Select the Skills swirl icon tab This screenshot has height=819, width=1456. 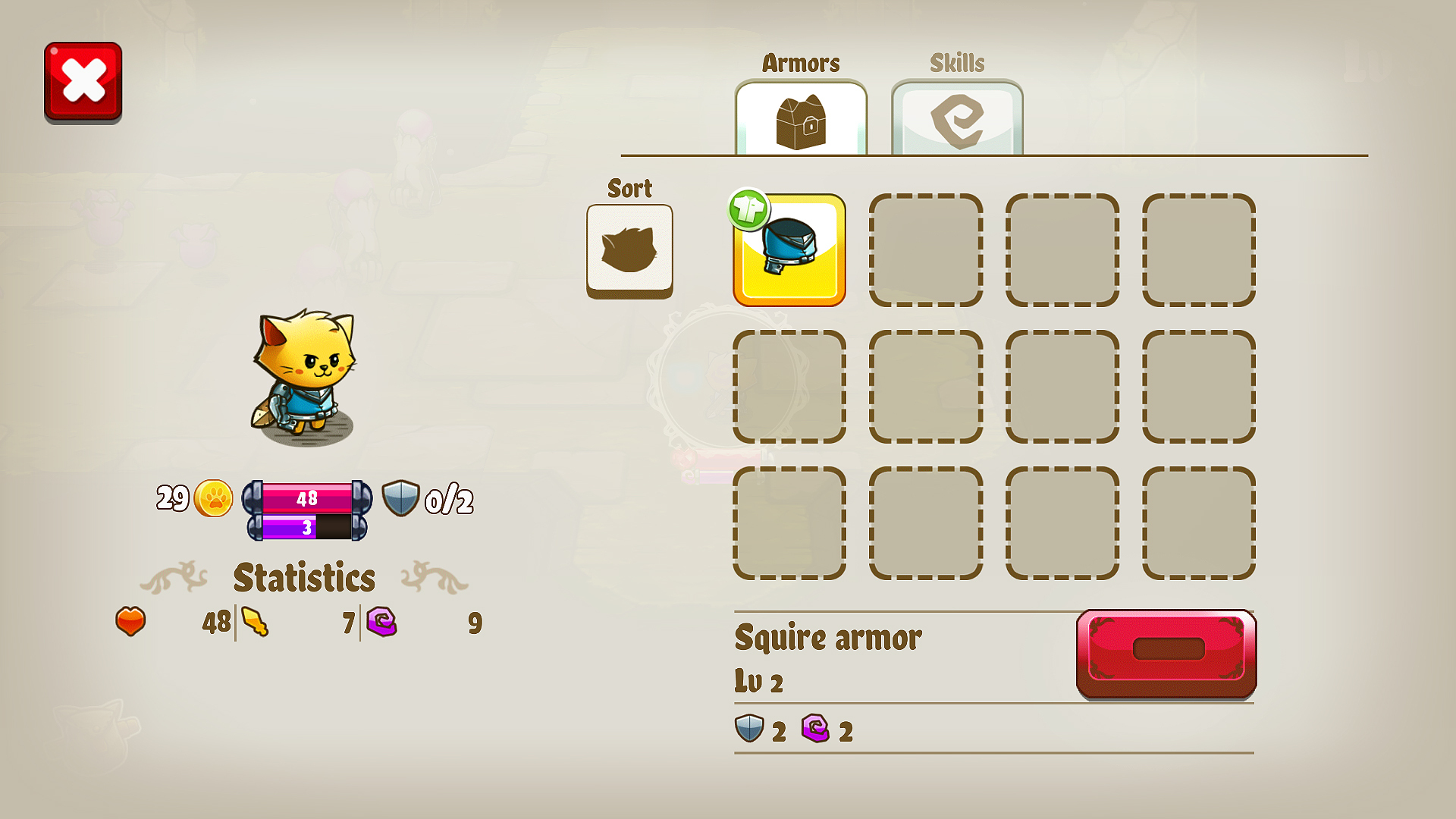pos(958,118)
